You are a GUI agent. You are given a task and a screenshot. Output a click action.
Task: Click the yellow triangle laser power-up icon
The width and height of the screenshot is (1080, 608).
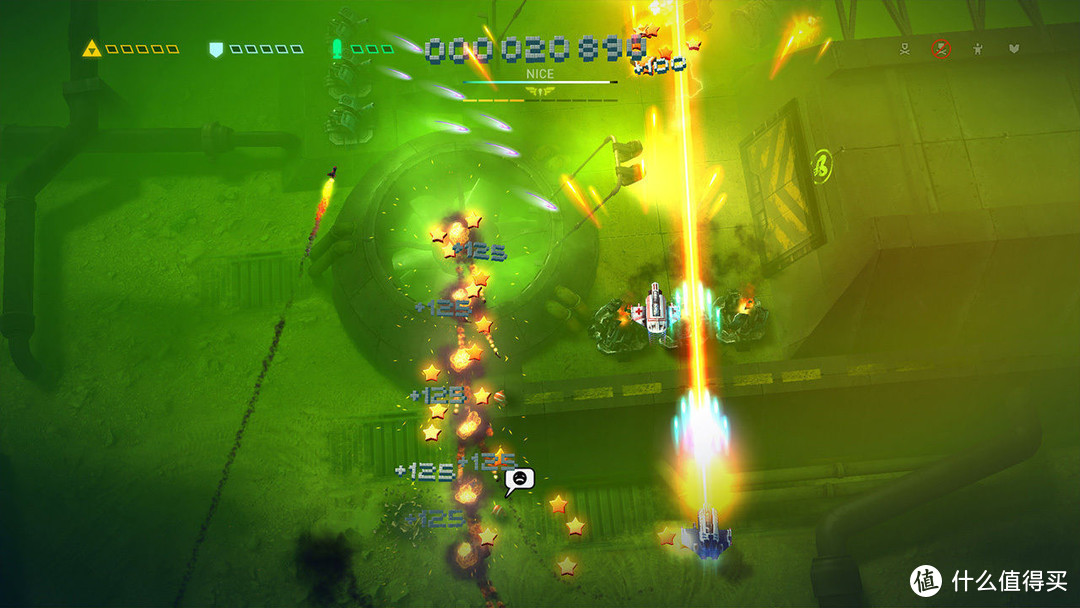click(93, 48)
